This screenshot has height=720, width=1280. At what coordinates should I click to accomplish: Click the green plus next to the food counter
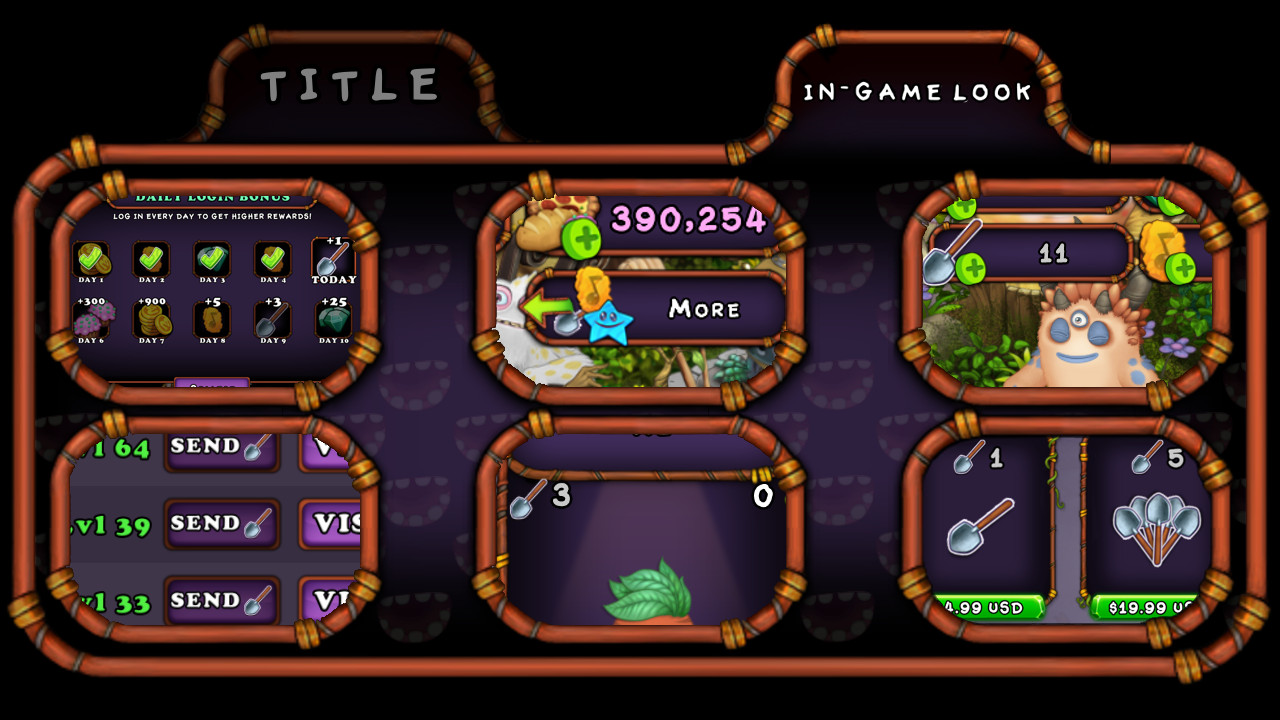coord(581,240)
